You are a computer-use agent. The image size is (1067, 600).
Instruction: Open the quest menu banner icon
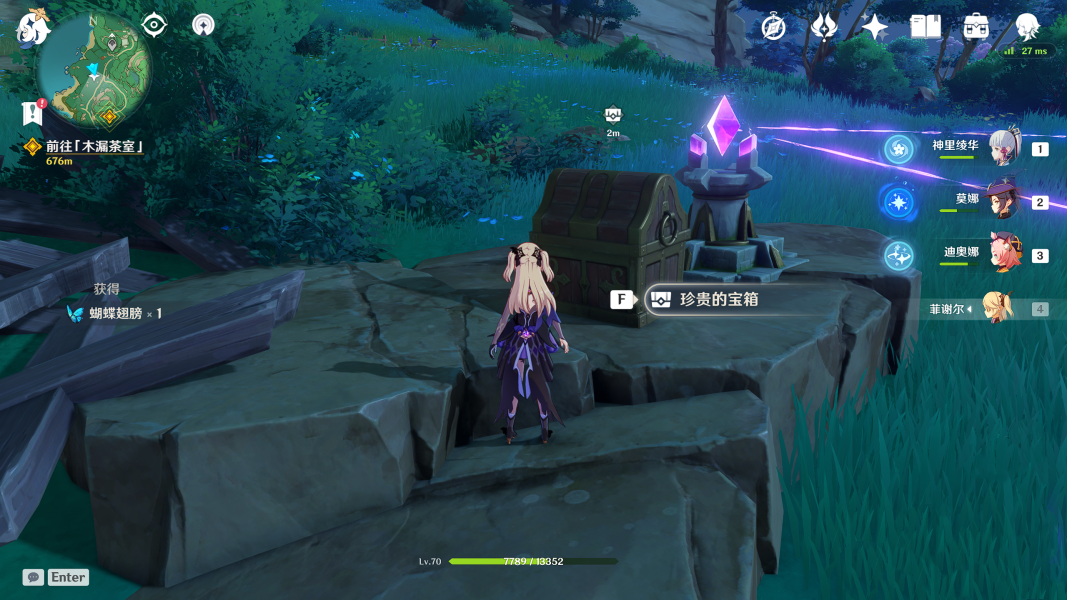click(x=32, y=113)
